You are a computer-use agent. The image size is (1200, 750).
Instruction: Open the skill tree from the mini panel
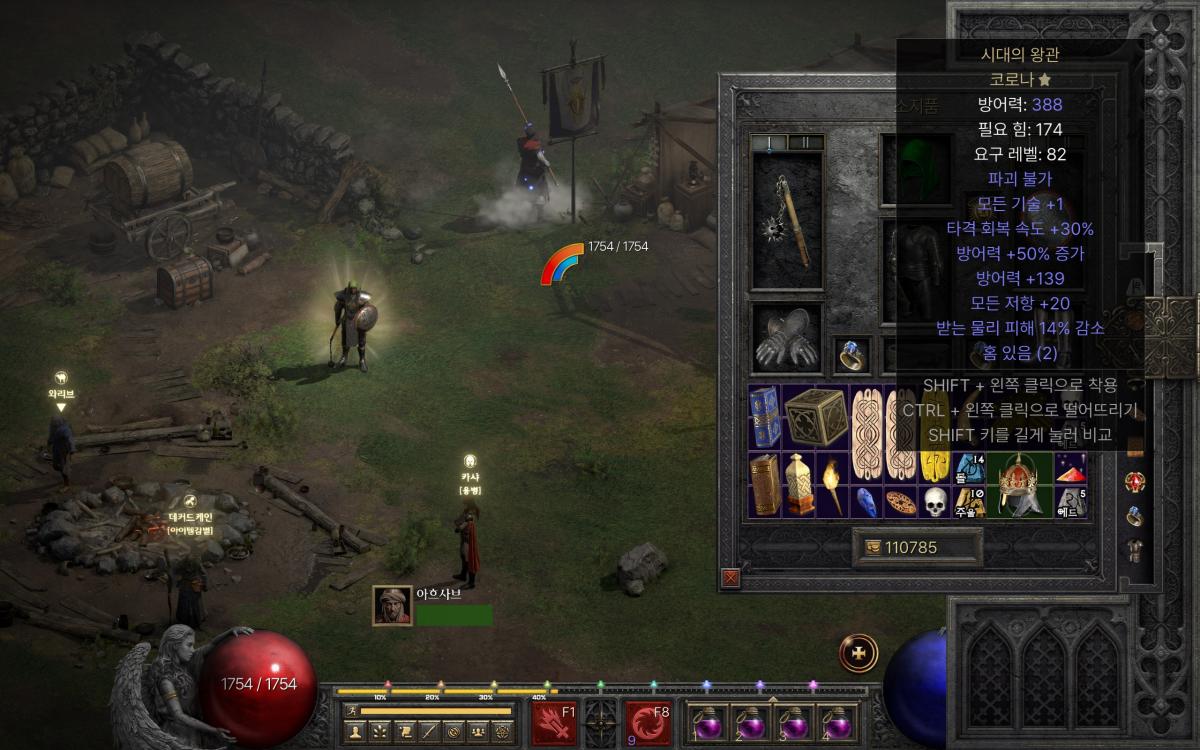pos(380,732)
